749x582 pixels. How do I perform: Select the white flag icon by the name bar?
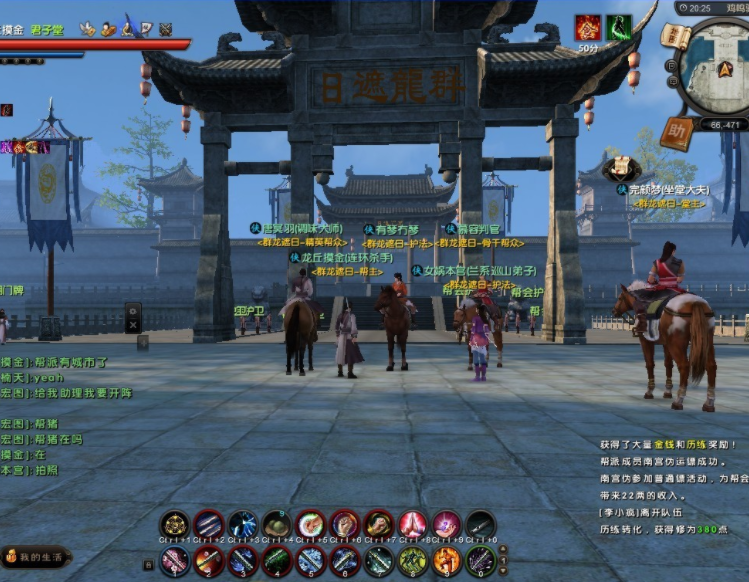[146, 29]
